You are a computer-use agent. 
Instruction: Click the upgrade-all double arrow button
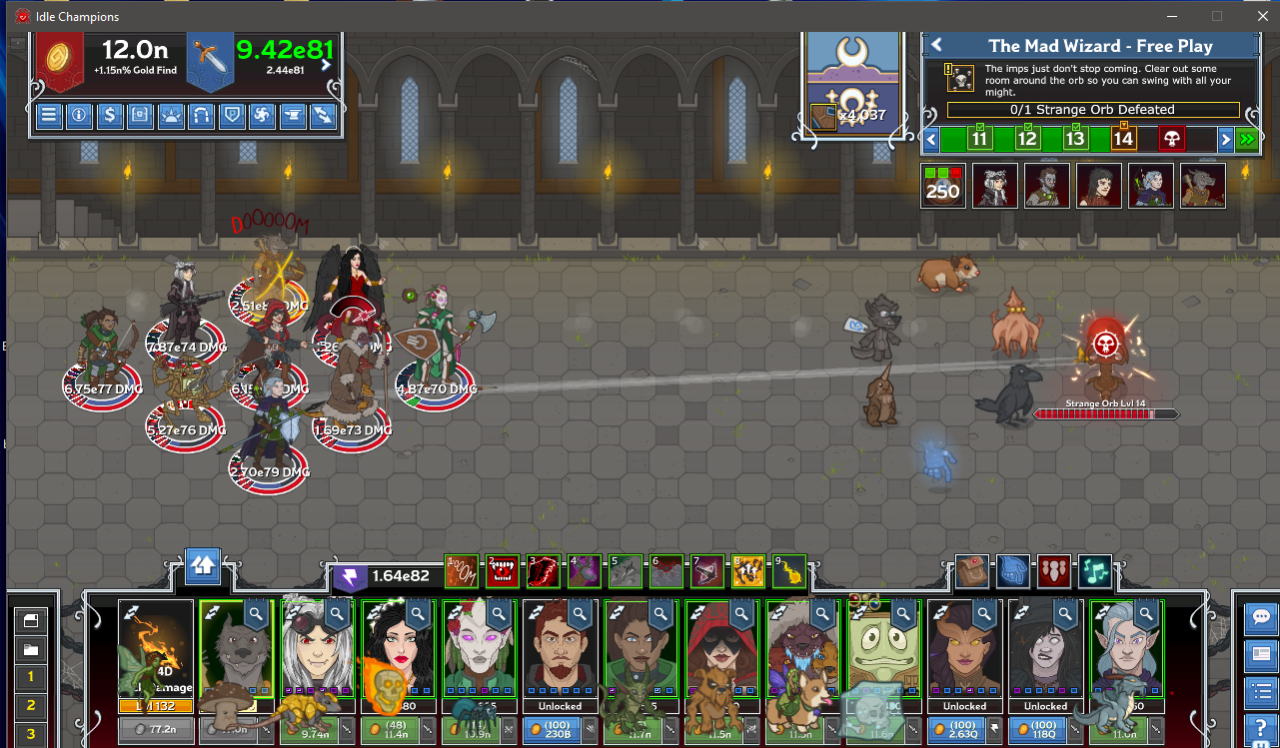(203, 566)
